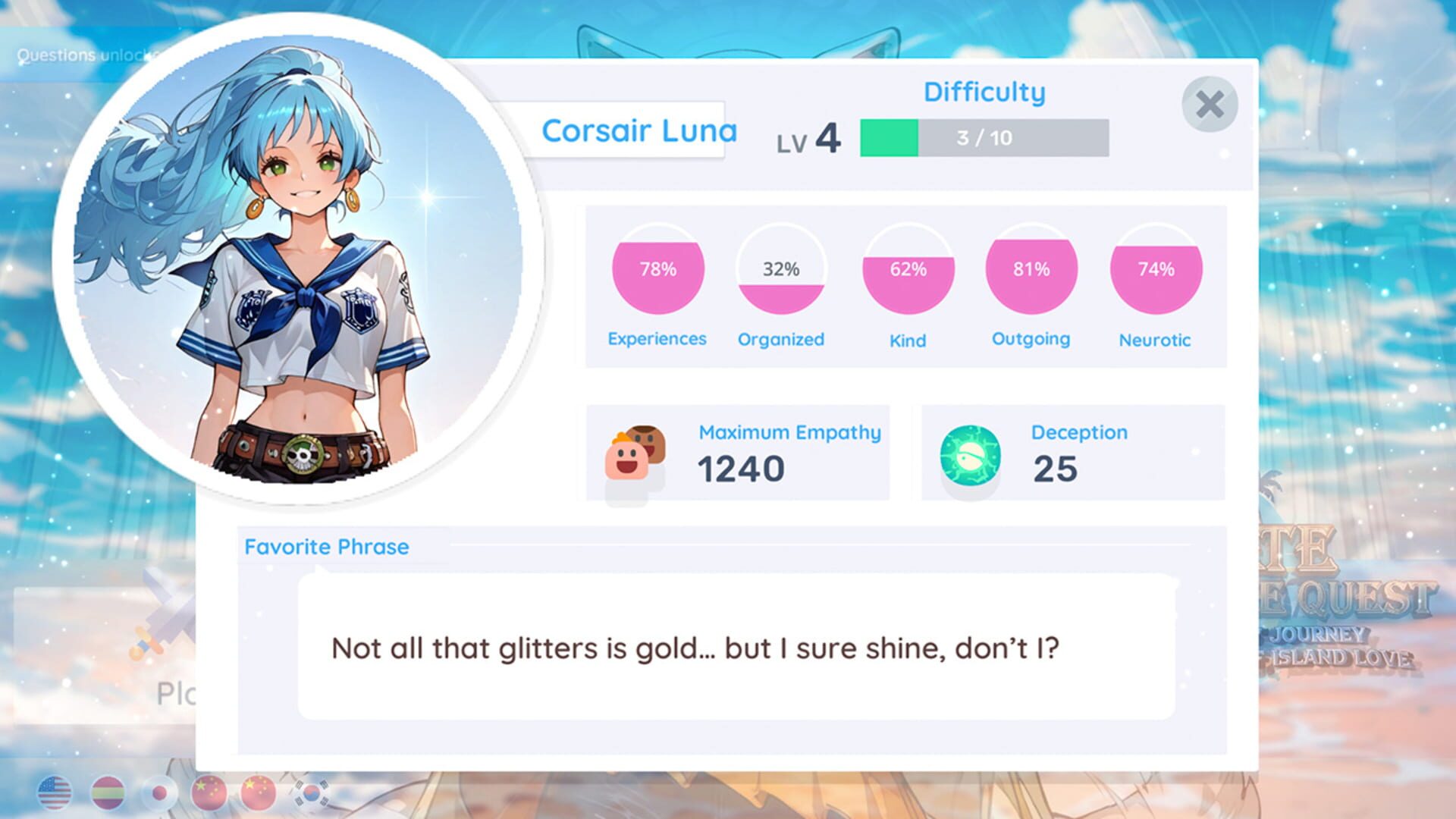
Task: Click the Outgoing 81% stat circle
Action: point(1031,269)
